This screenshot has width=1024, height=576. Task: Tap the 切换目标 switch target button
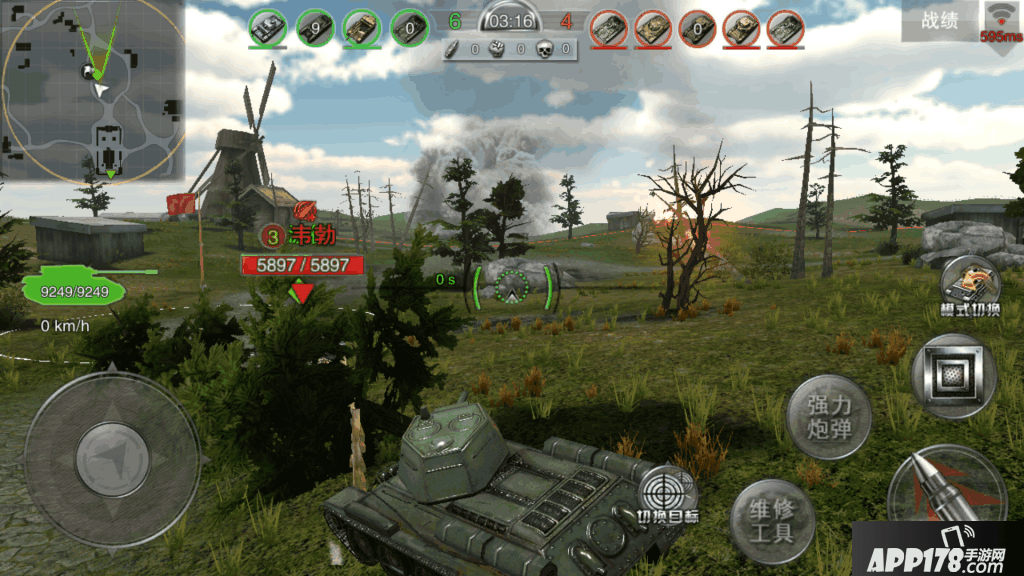pyautogui.click(x=668, y=496)
